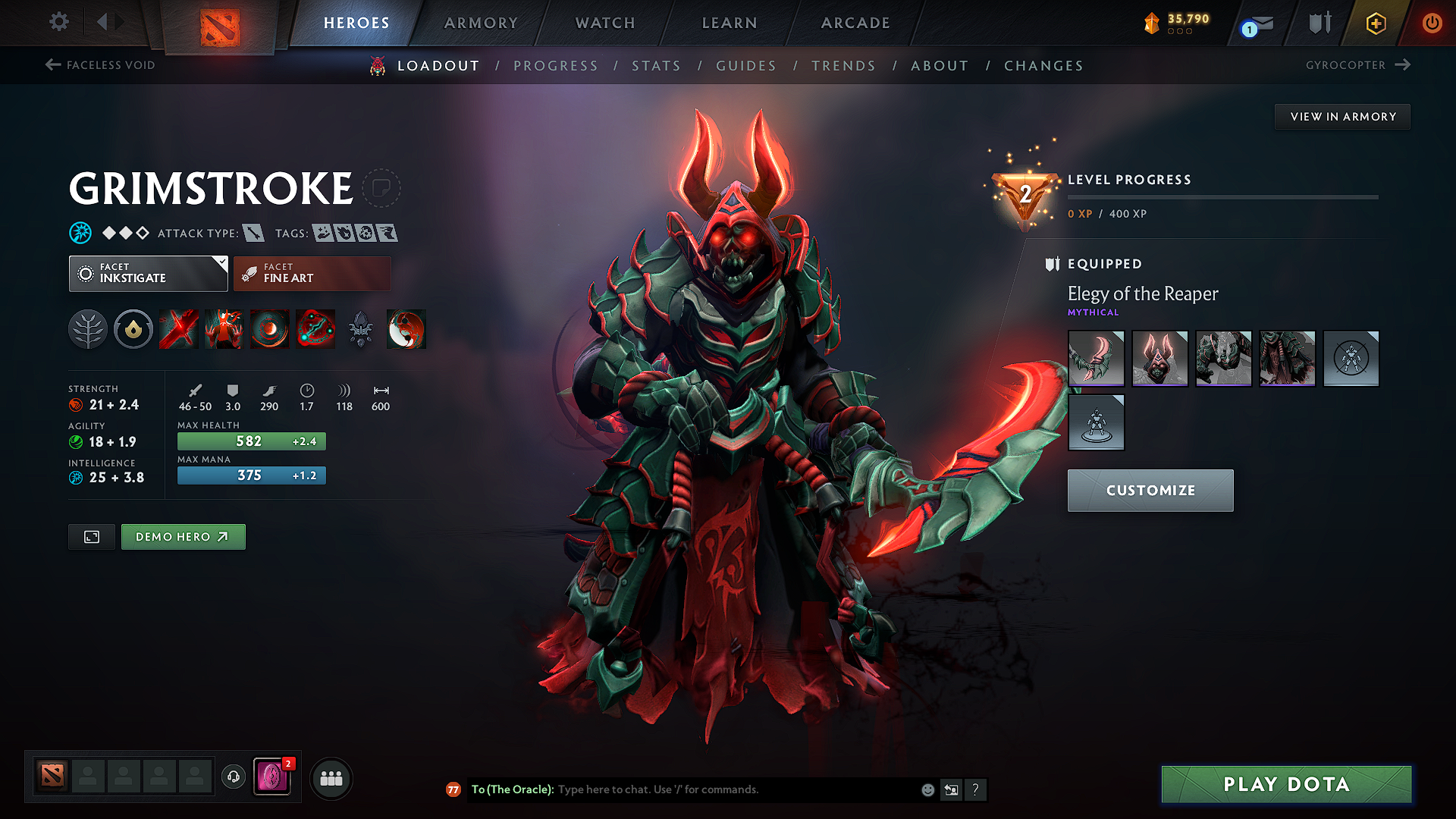Switch to the ARMORY tab
The height and width of the screenshot is (819, 1456).
click(481, 23)
